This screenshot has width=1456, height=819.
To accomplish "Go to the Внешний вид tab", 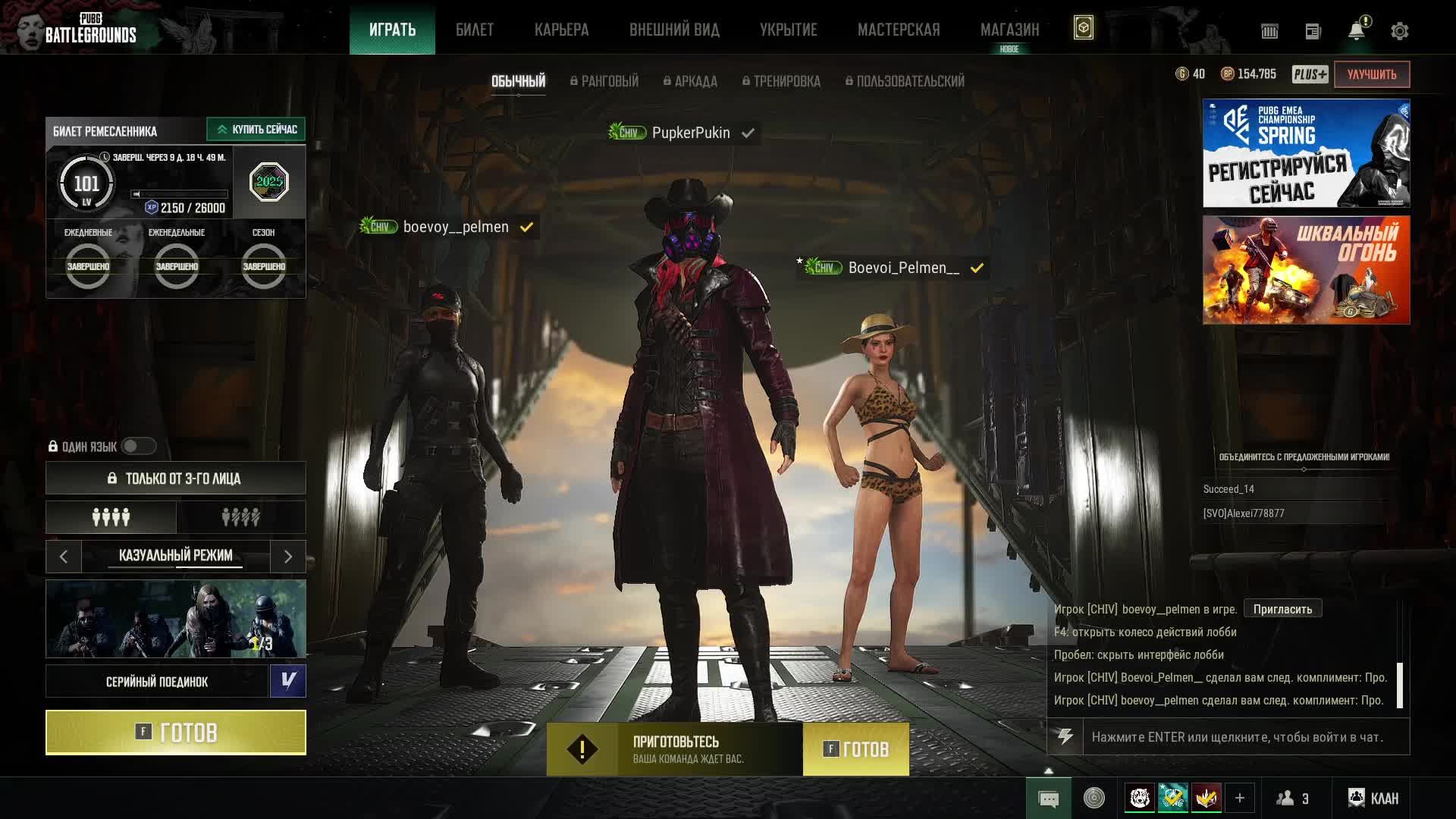I will (x=674, y=30).
